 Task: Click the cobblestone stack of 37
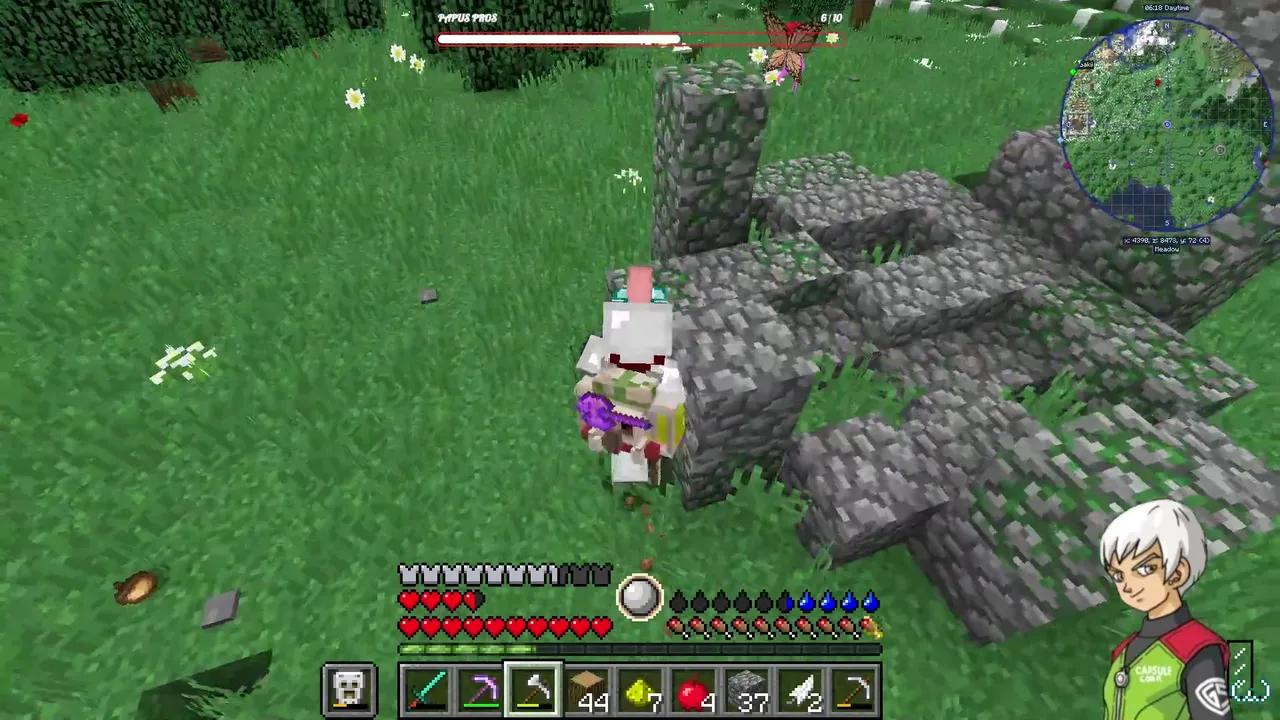(x=748, y=688)
